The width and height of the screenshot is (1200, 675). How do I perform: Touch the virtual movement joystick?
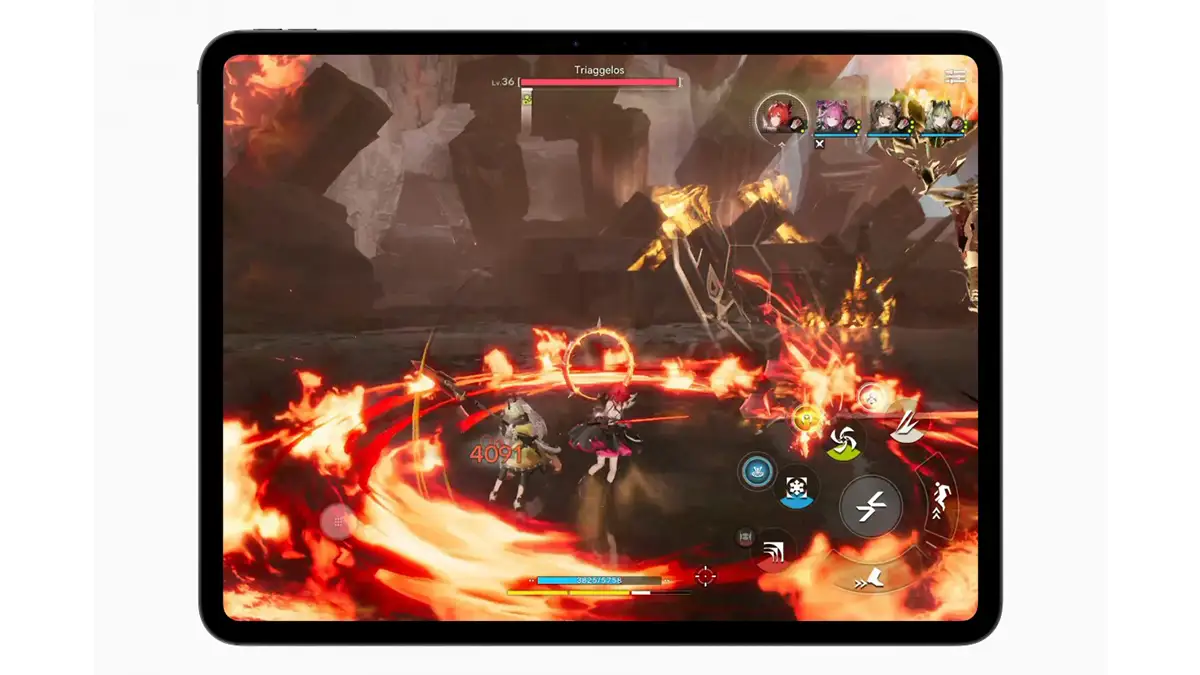[338, 522]
